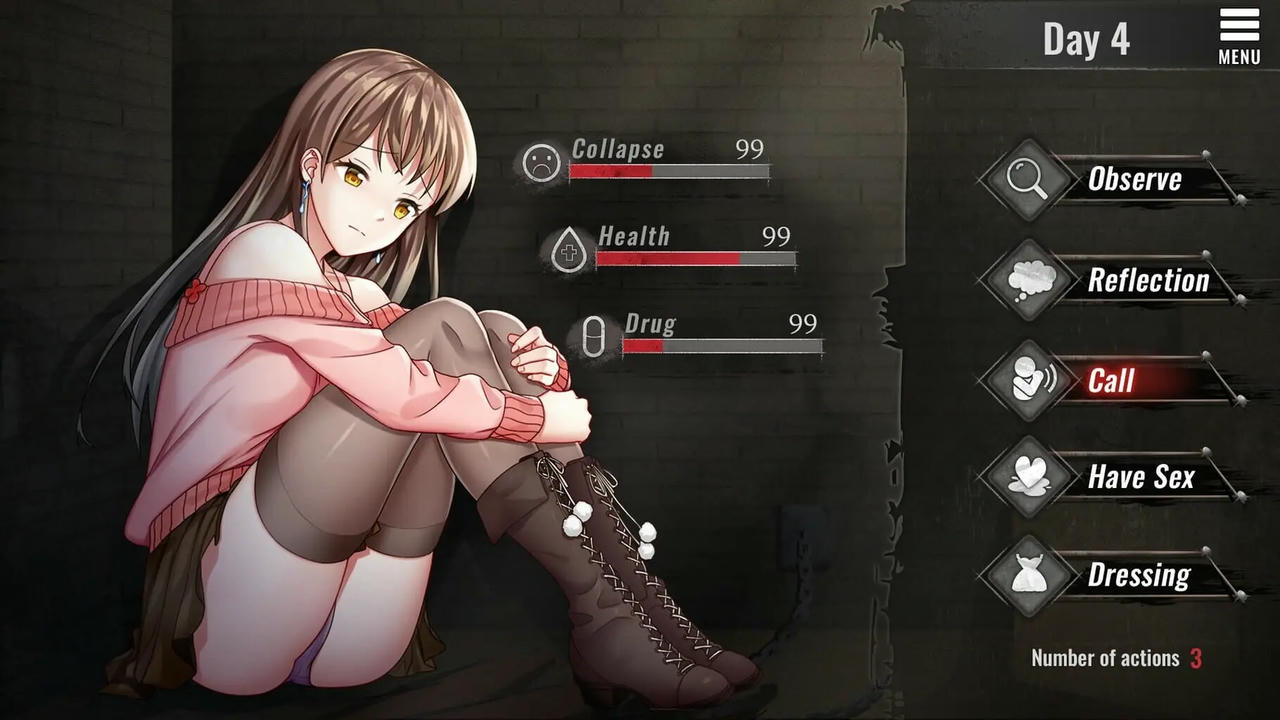Click the Collapse progress bar
Screen dimensions: 1280x720
670,172
